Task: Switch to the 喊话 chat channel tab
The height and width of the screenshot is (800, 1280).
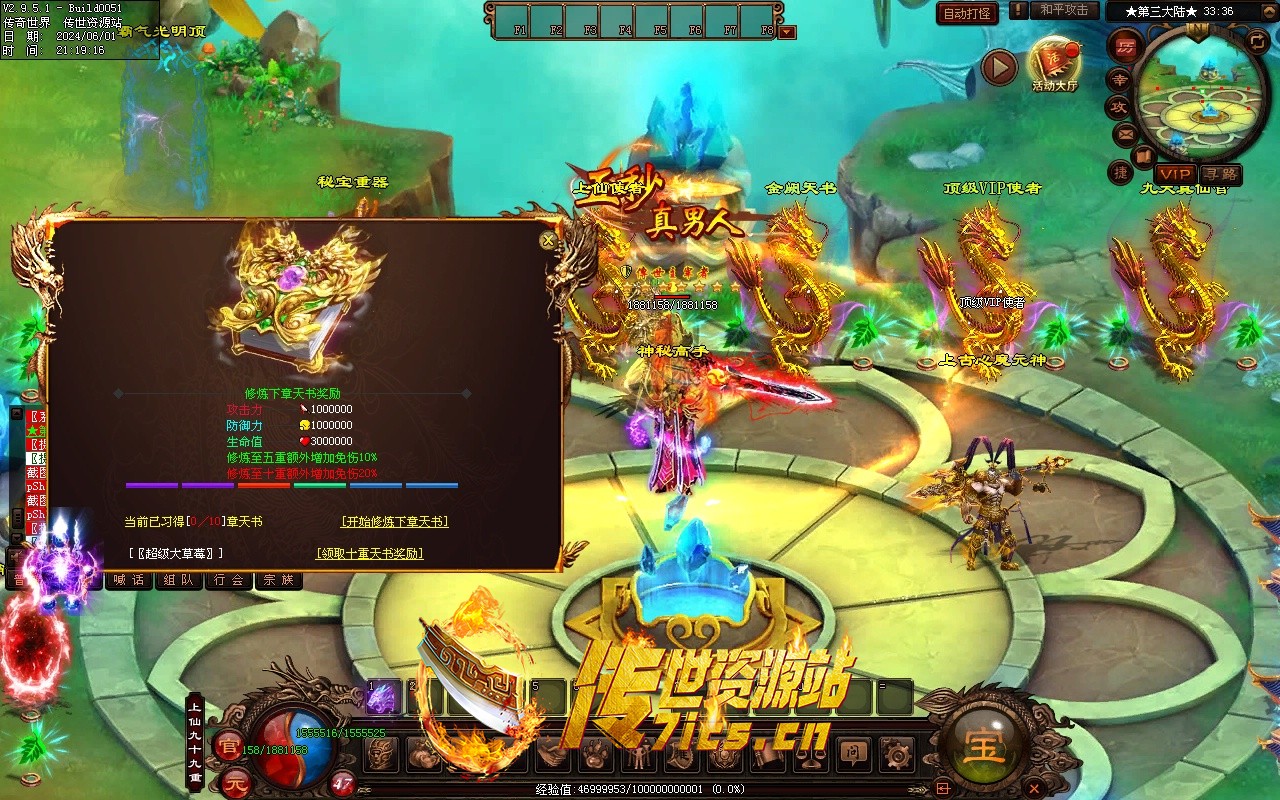Action: point(129,580)
